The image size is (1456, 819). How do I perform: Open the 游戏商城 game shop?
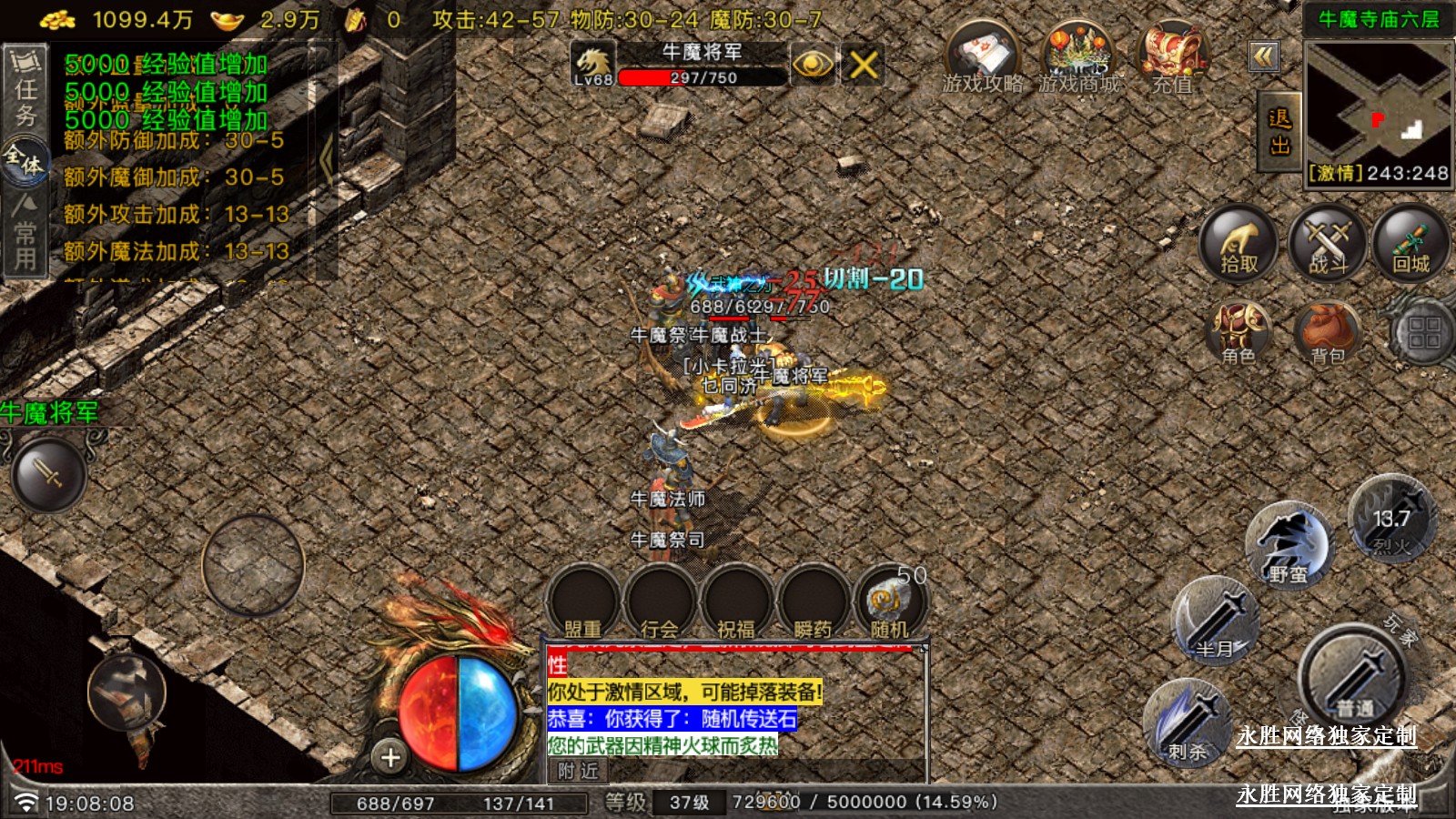pyautogui.click(x=1078, y=56)
